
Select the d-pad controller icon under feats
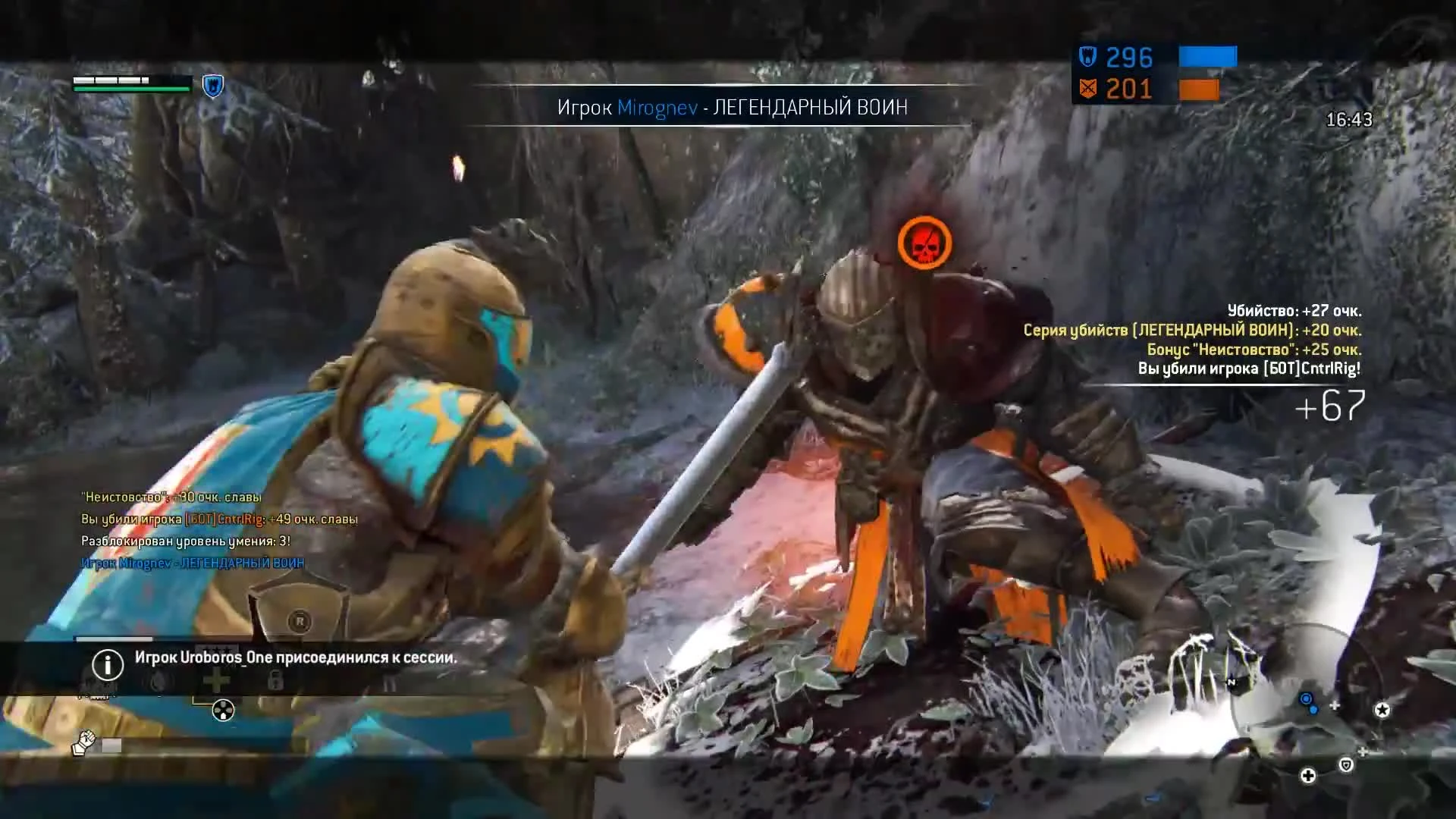(223, 711)
